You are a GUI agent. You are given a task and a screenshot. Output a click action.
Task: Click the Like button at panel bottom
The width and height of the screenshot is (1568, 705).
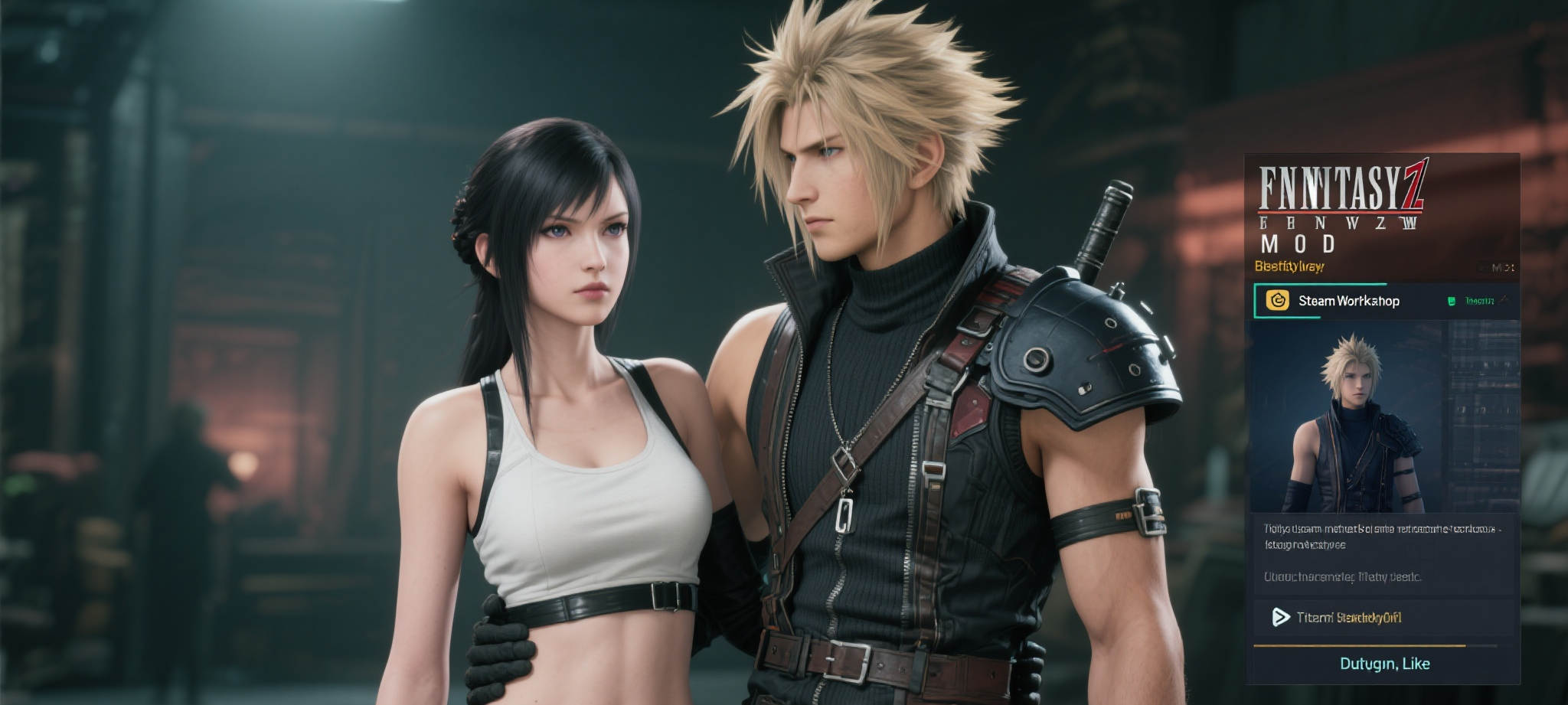(x=1384, y=663)
